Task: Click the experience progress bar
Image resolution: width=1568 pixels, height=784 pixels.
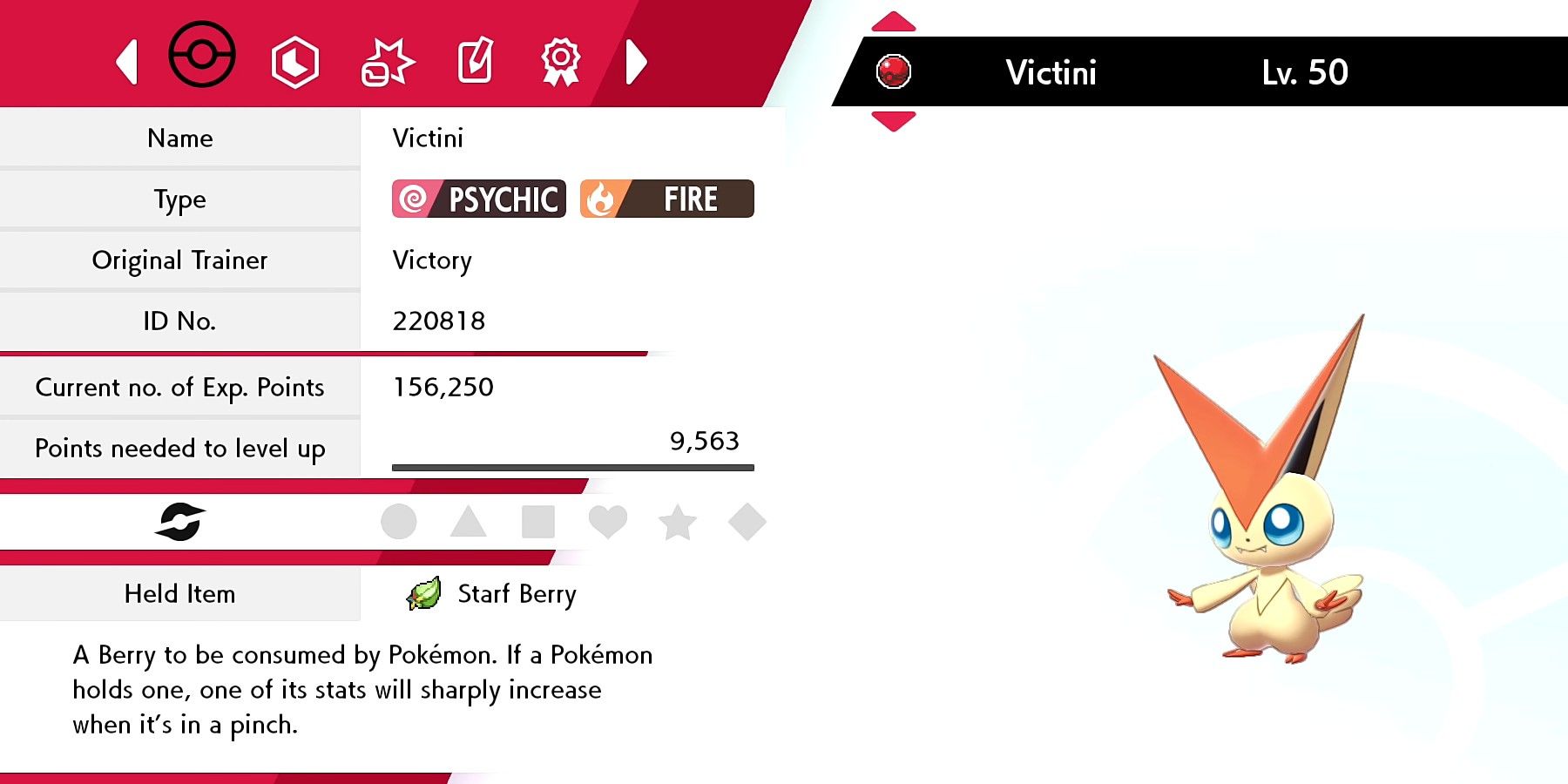Action: [x=572, y=467]
